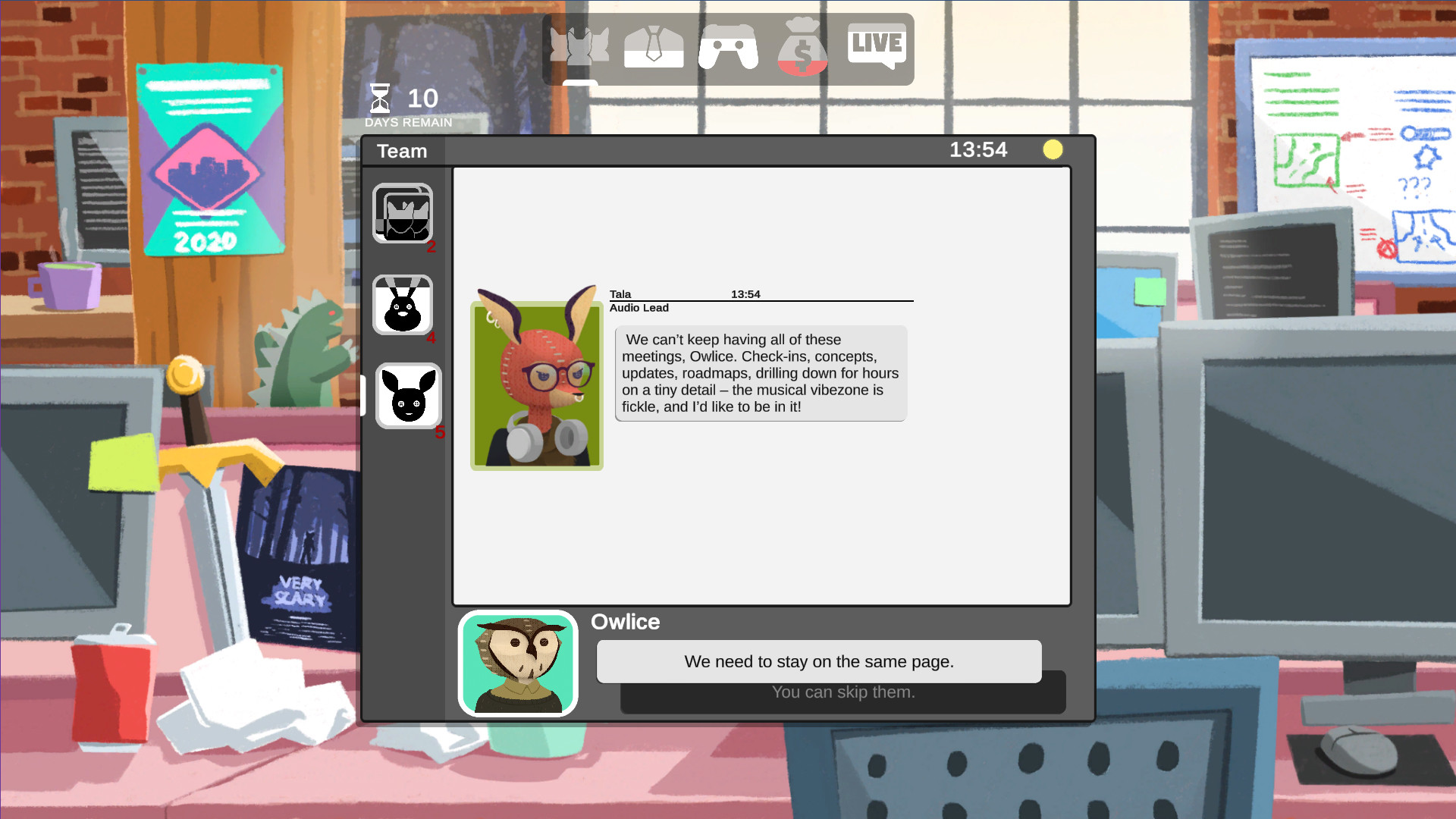
Task: Expand Tala's Audio Lead profile details
Action: (639, 308)
